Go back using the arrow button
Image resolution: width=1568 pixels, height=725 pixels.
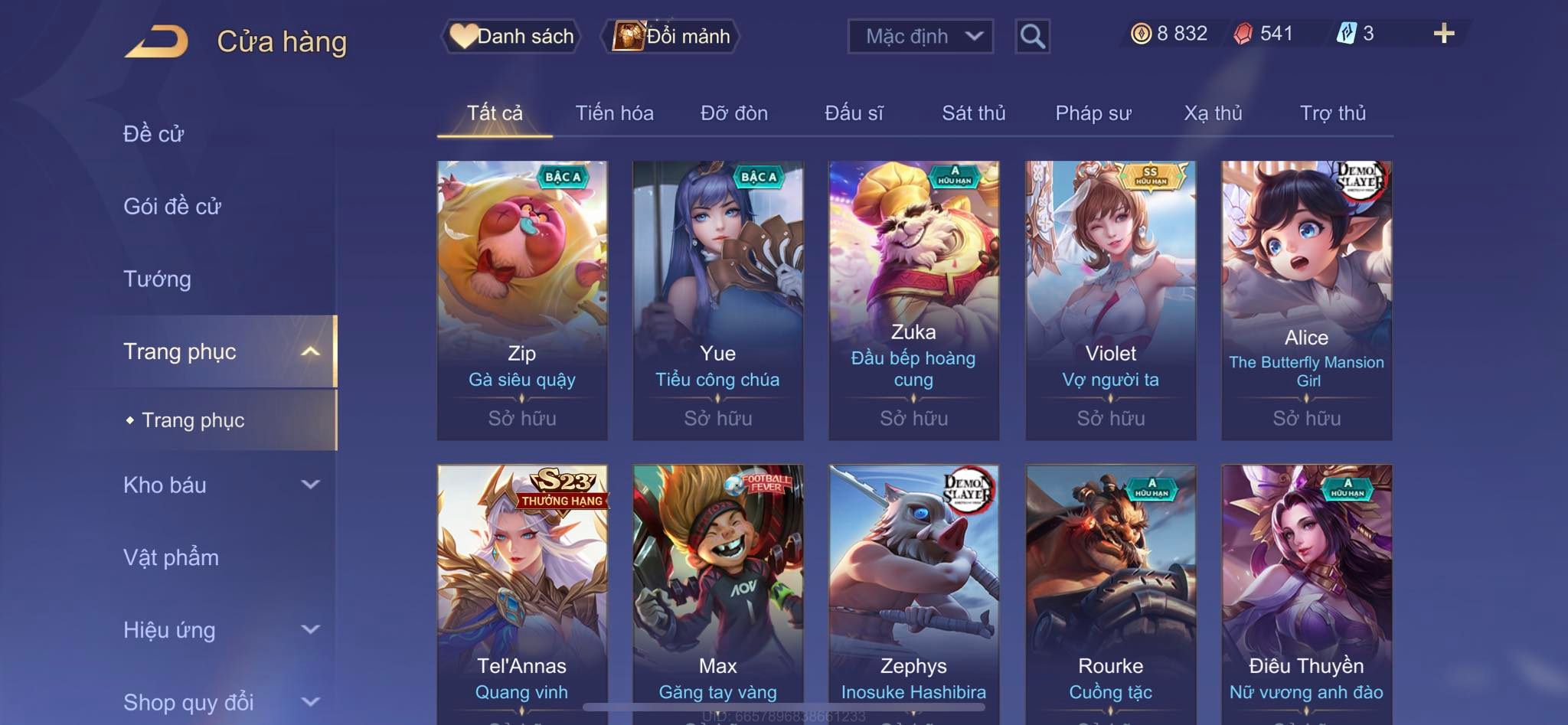pyautogui.click(x=156, y=41)
